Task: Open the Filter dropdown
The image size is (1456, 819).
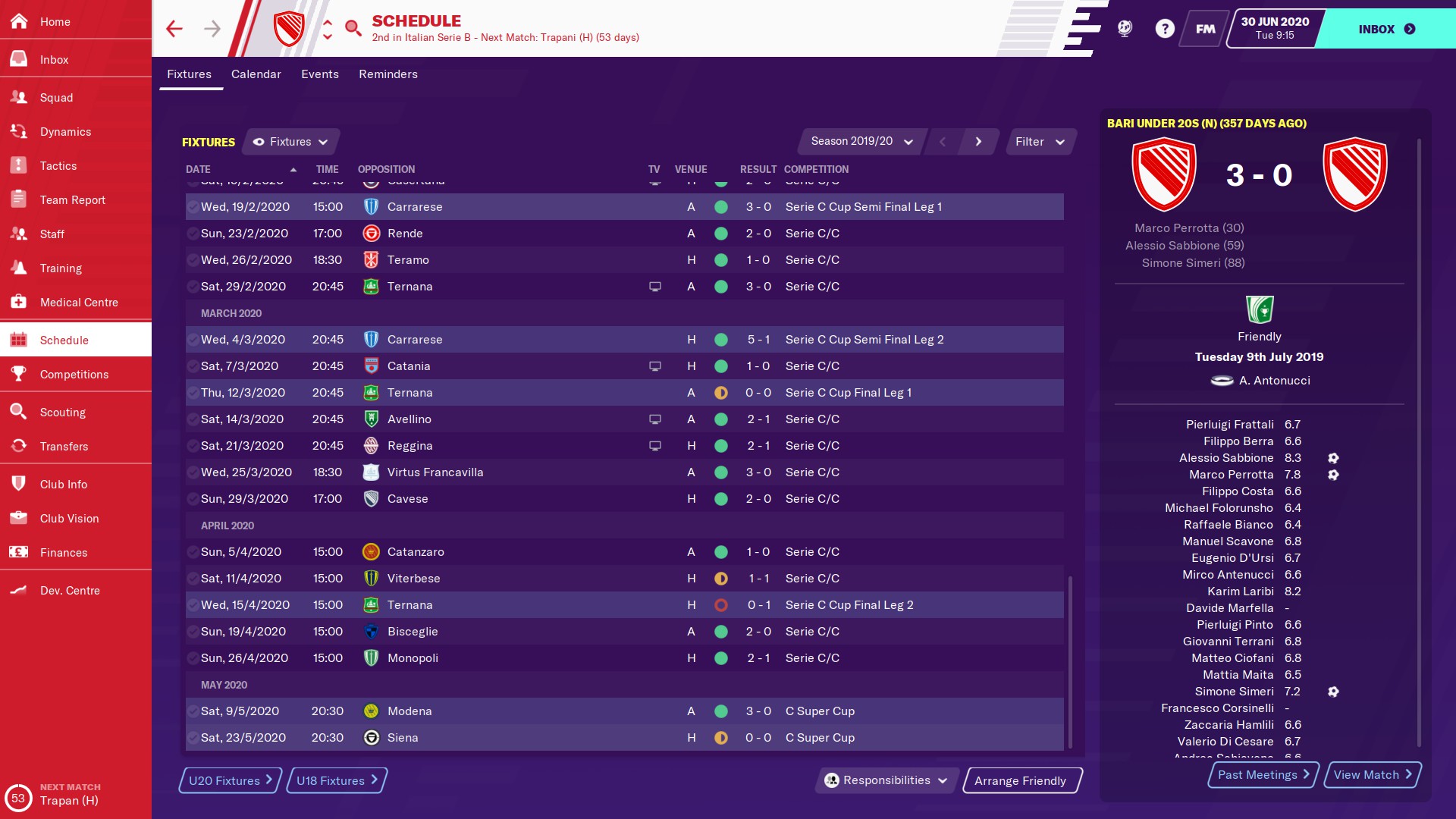Action: [1040, 142]
